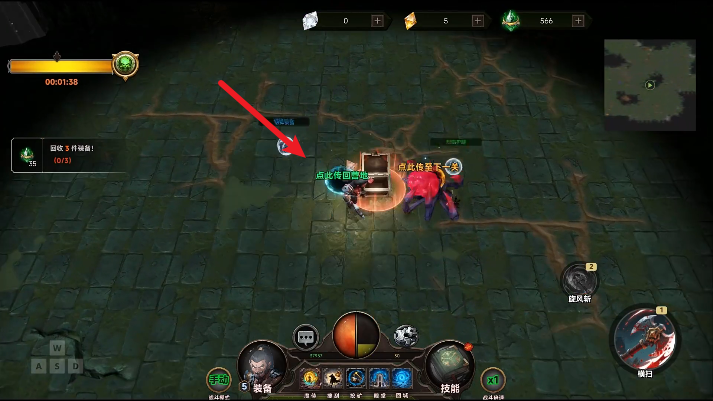Select the last blue swirl skill slot
The height and width of the screenshot is (401, 713).
click(x=402, y=378)
